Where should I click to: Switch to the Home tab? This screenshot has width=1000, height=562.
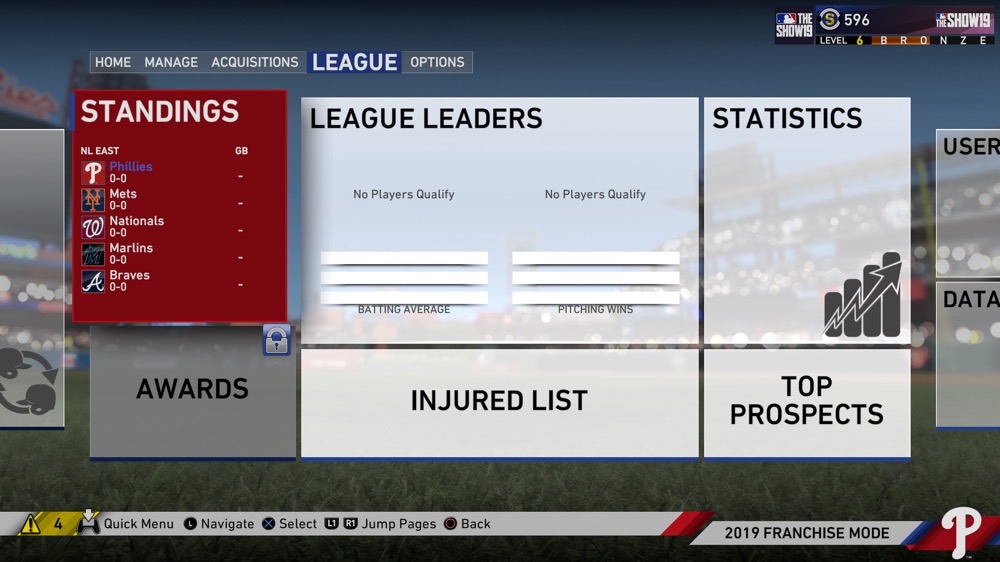[x=113, y=62]
